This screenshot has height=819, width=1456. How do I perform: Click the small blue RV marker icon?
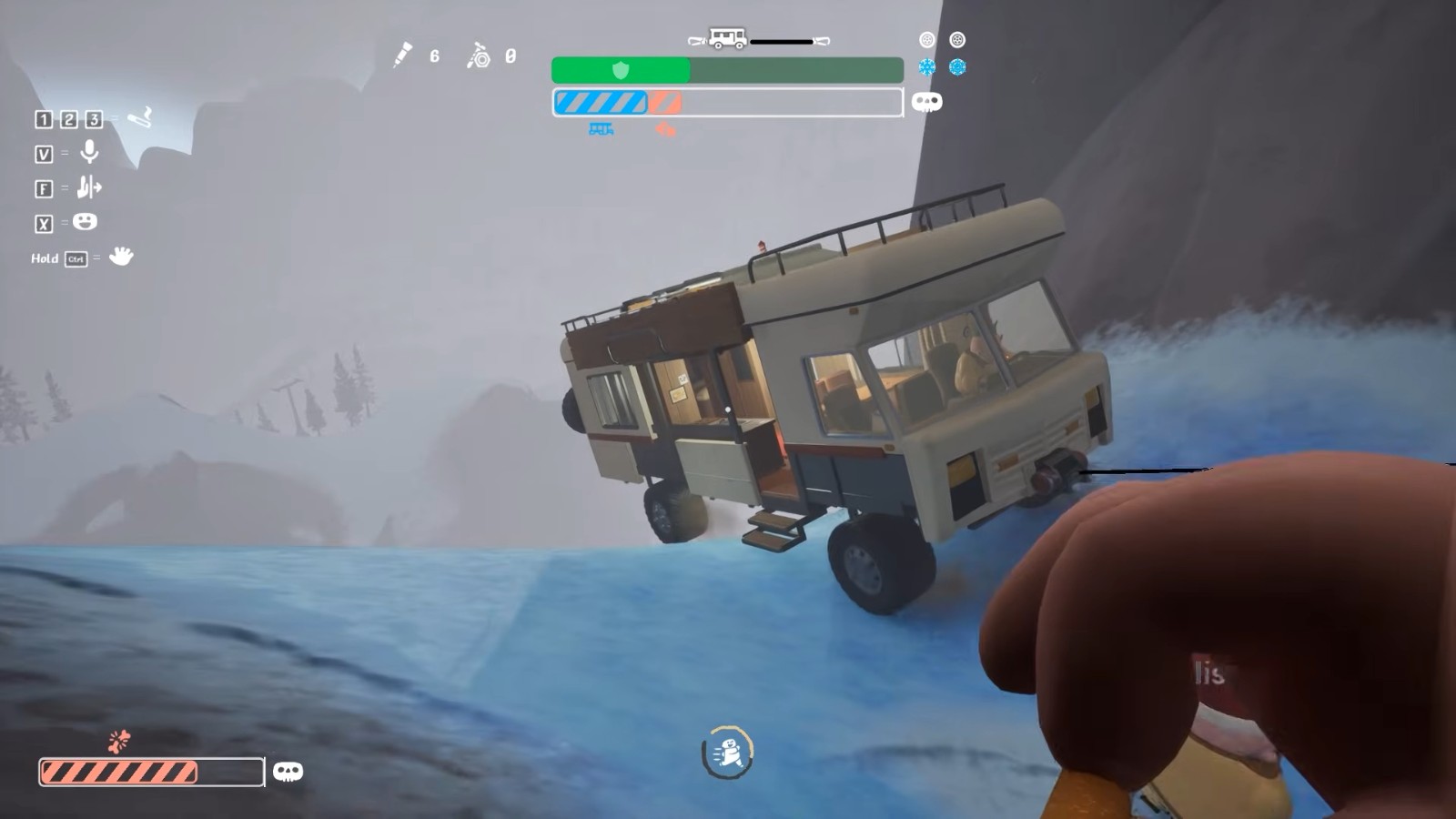click(x=601, y=129)
